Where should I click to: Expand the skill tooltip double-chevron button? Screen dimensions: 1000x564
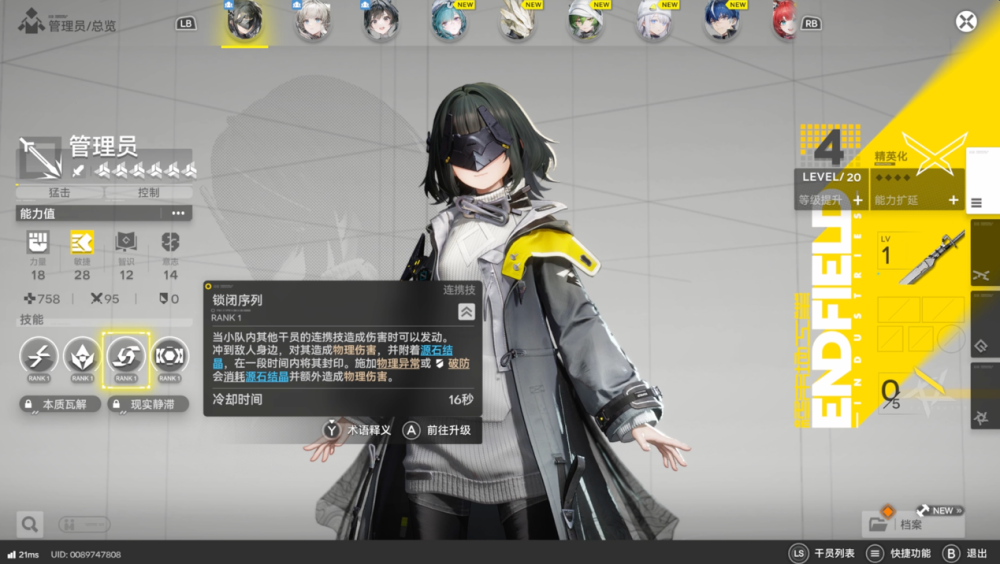[465, 311]
